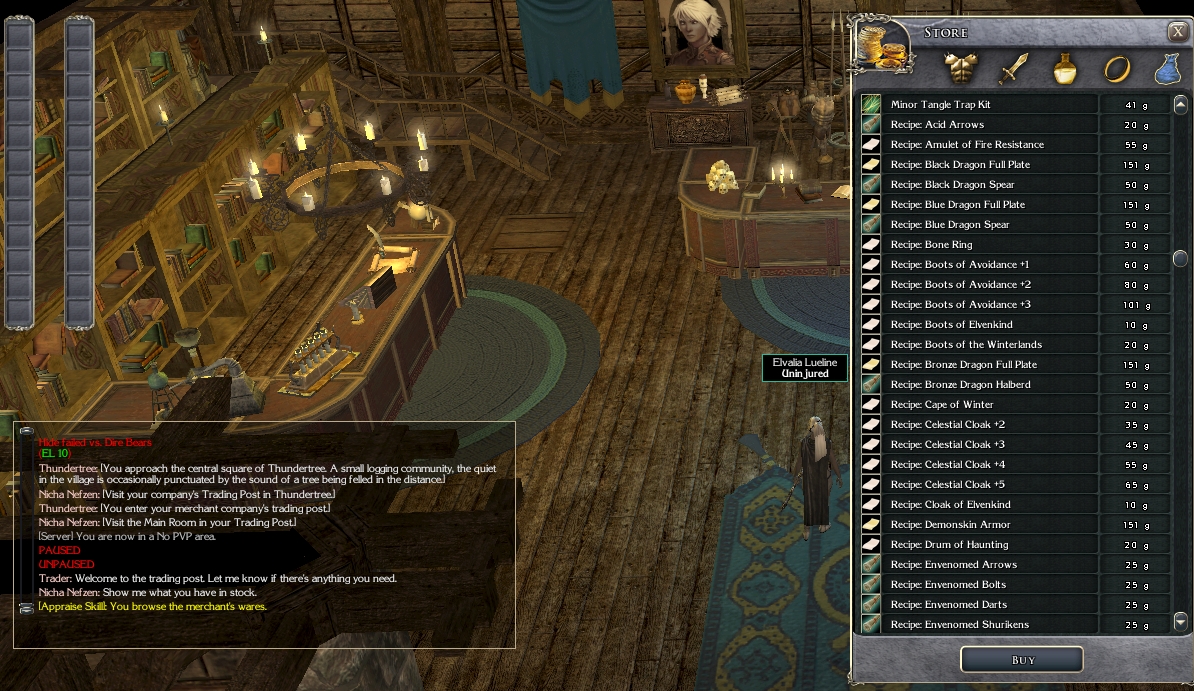Close the Store window

[x=1177, y=32]
